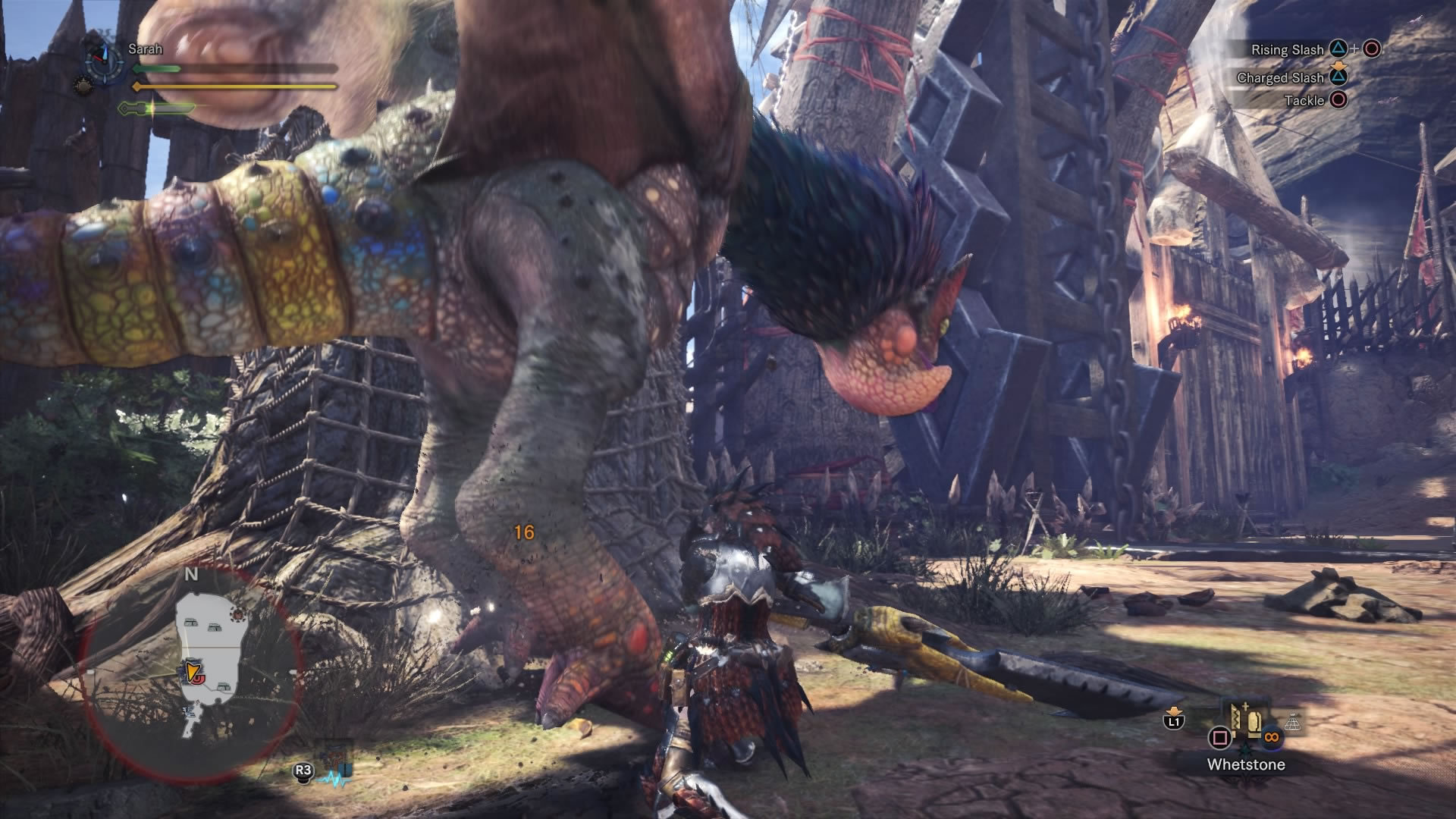The height and width of the screenshot is (819, 1456).
Task: Toggle the Square use-item button prompt
Action: (x=1219, y=737)
